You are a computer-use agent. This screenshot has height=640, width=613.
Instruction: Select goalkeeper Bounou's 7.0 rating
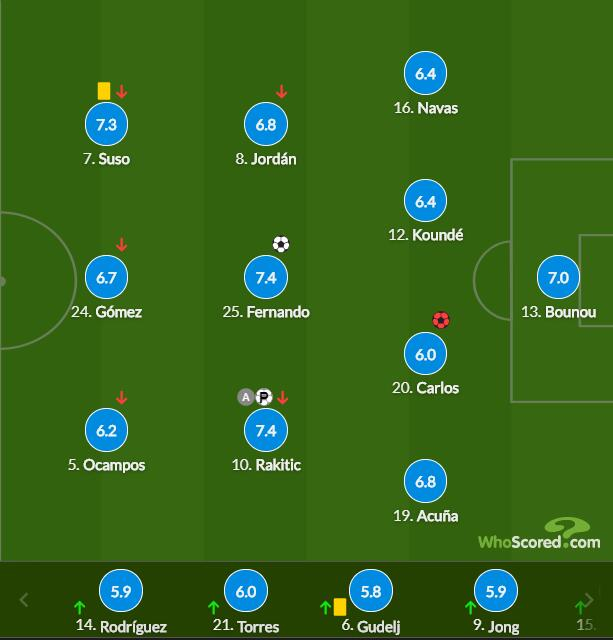tap(558, 278)
